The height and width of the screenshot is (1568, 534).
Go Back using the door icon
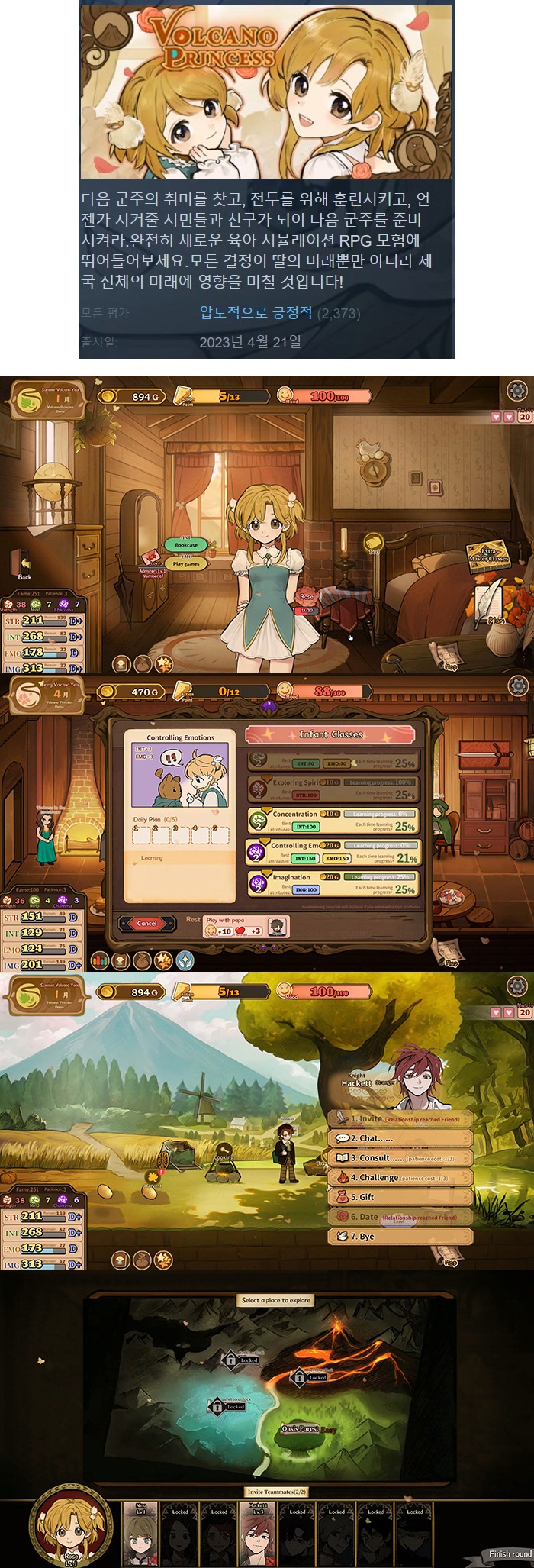25,566
